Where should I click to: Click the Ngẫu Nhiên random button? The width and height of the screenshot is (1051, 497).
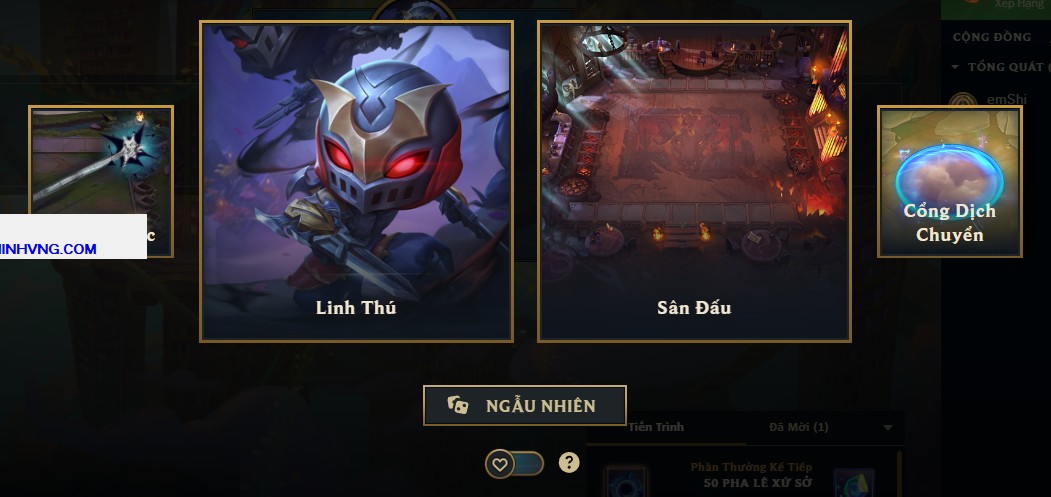(525, 405)
